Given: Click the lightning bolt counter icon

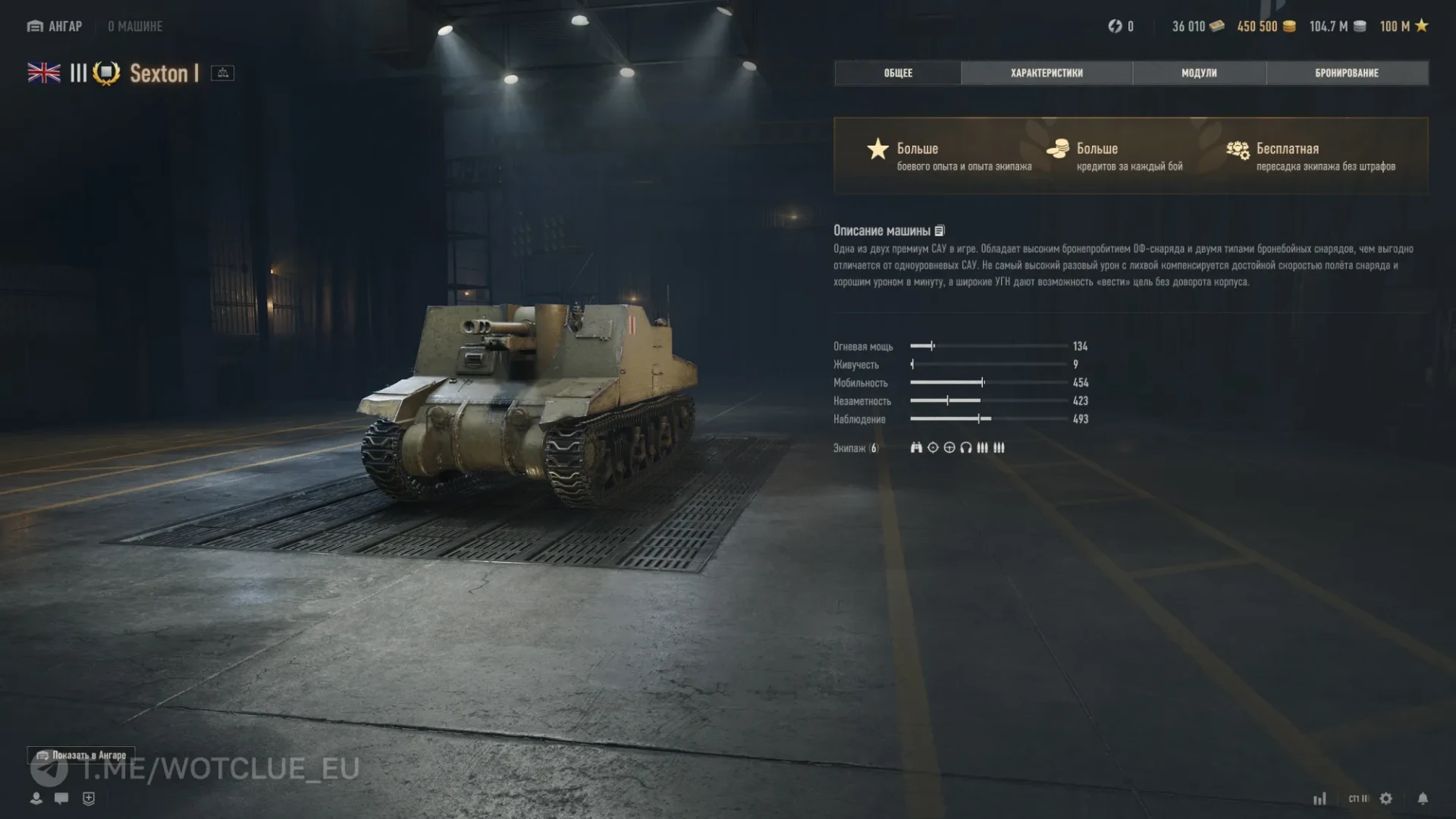Looking at the screenshot, I should tap(1116, 27).
